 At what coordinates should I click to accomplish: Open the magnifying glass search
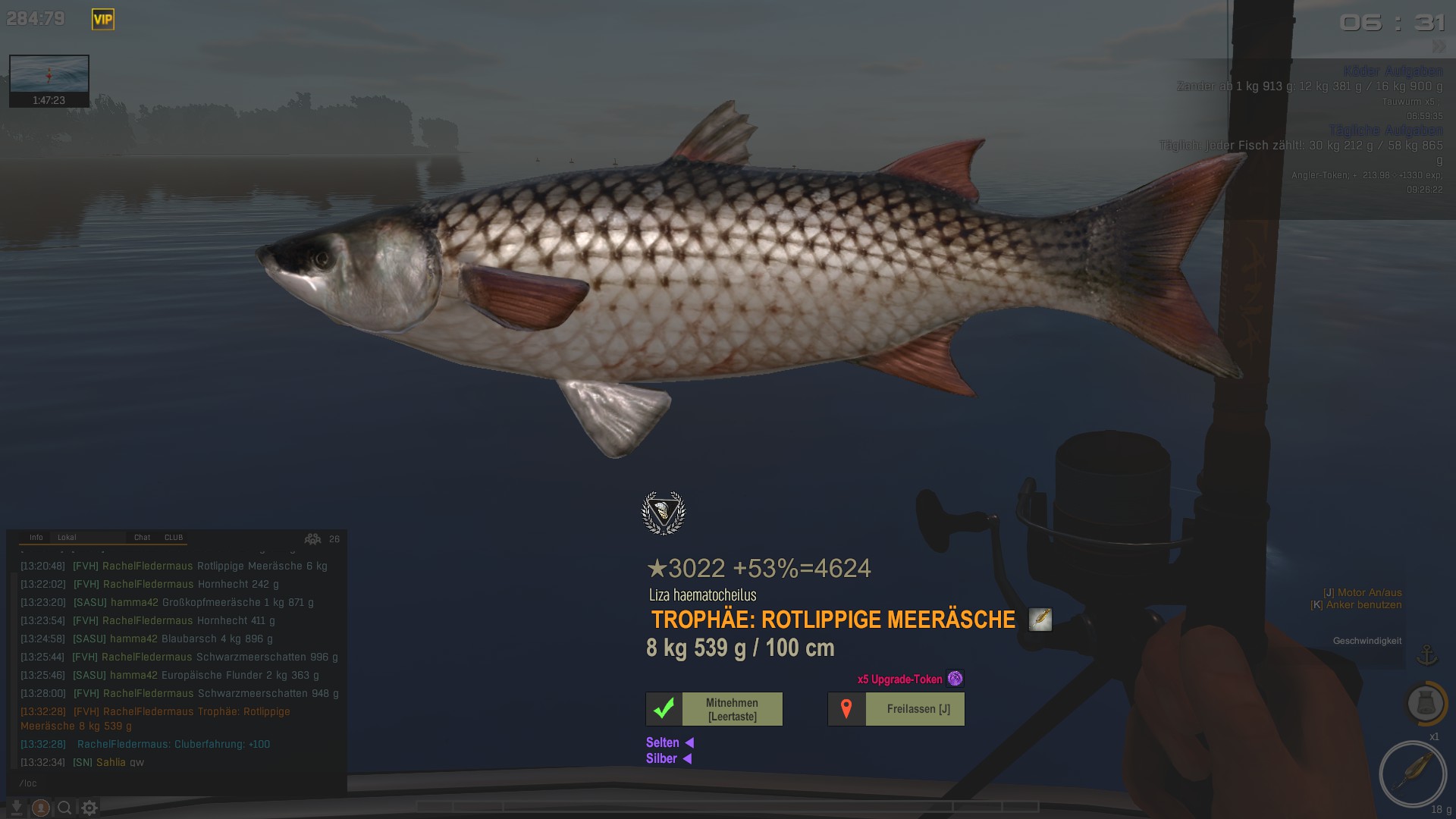[x=65, y=808]
